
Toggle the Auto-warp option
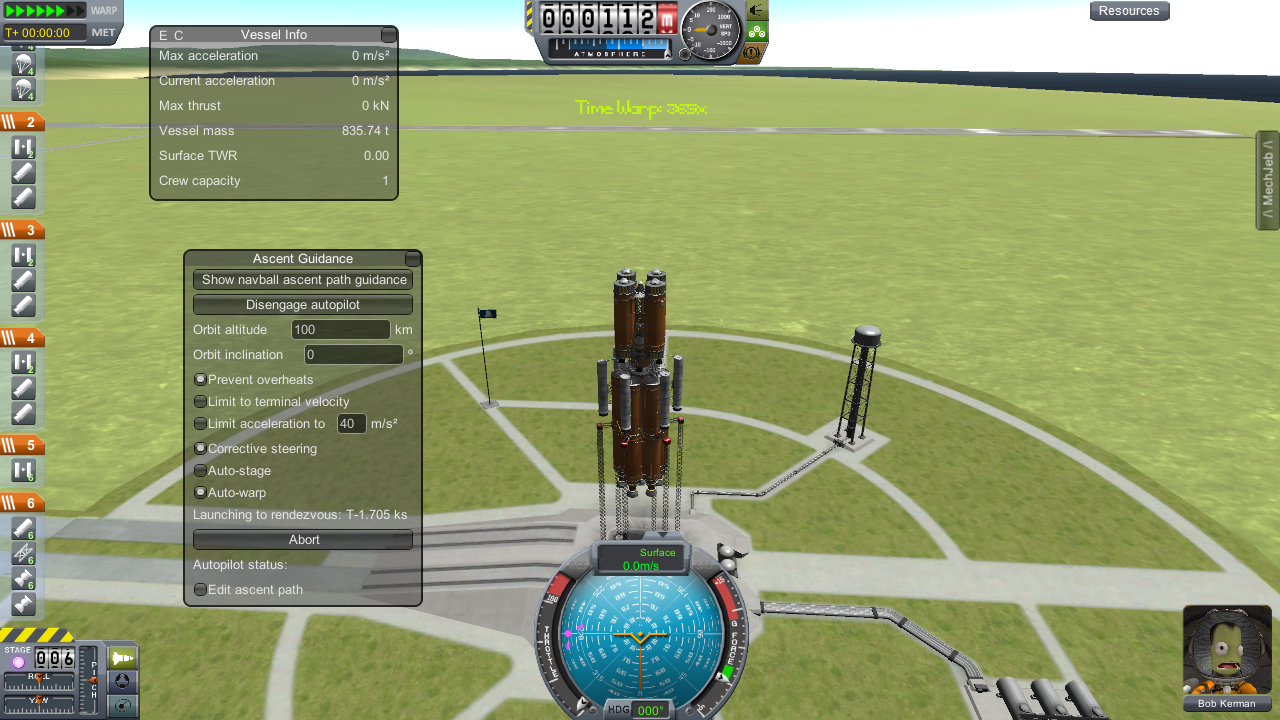(201, 493)
